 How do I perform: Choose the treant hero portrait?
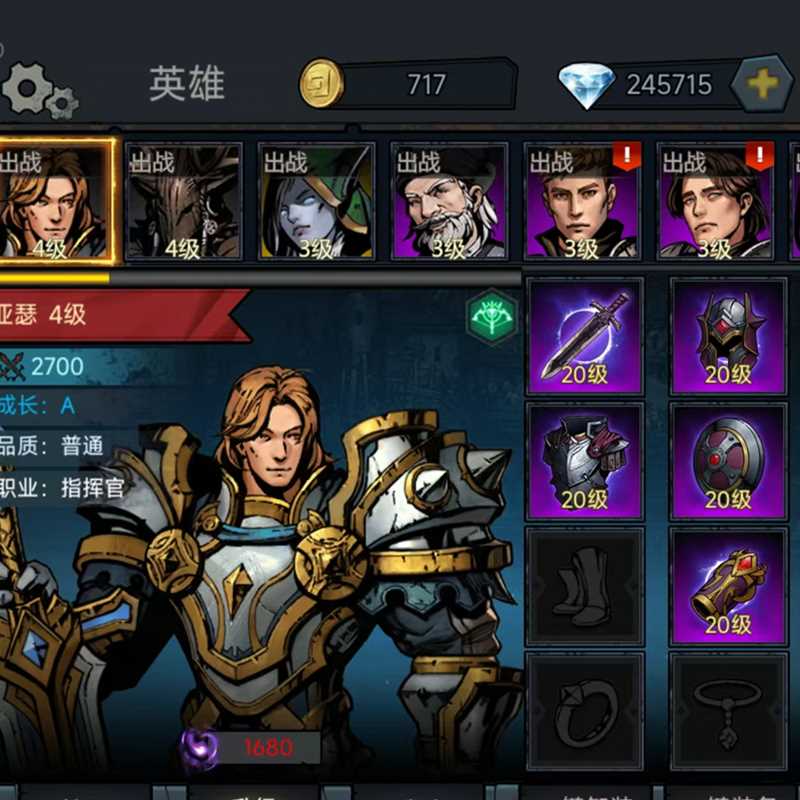point(184,202)
